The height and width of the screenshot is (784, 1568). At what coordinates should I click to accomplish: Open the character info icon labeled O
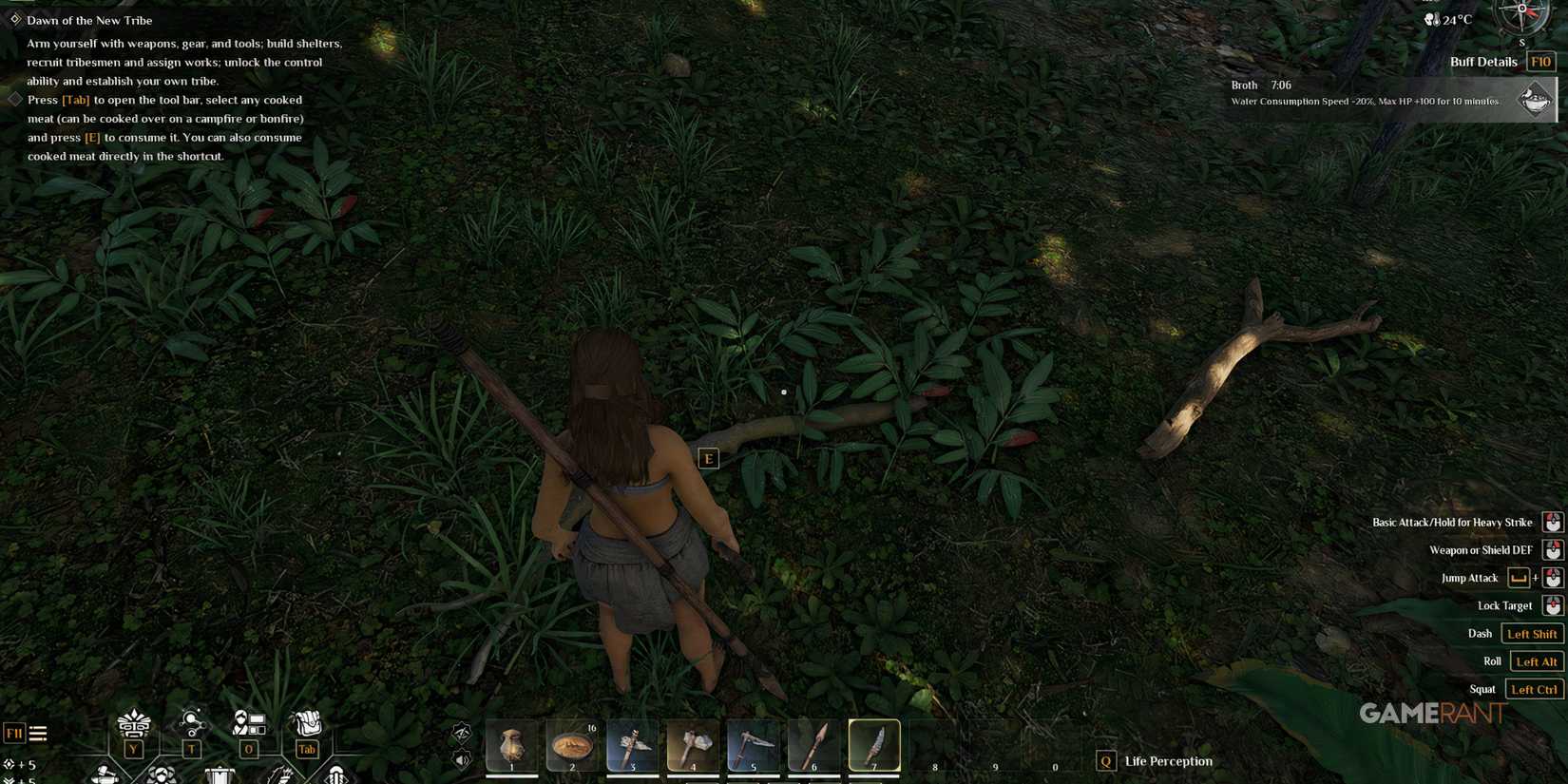tap(249, 724)
